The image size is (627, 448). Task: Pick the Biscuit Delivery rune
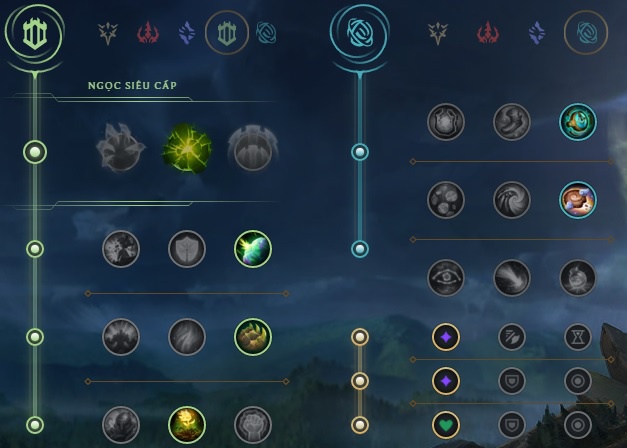(578, 199)
